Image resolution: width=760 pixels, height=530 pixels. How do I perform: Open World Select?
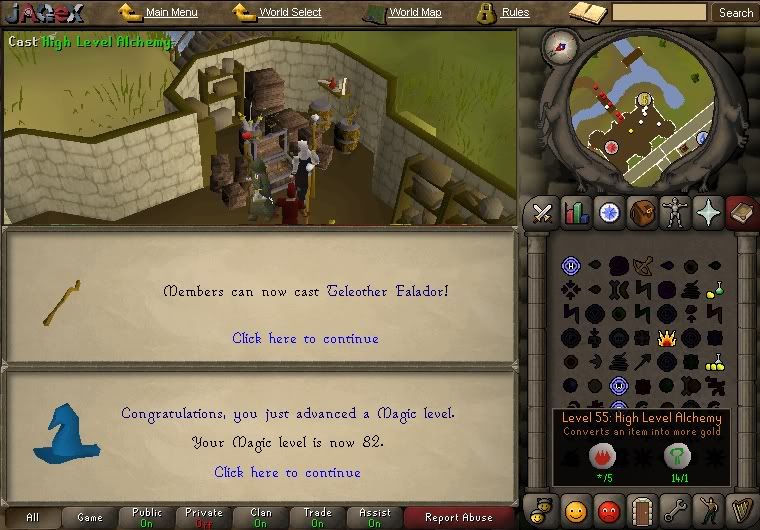(x=290, y=13)
